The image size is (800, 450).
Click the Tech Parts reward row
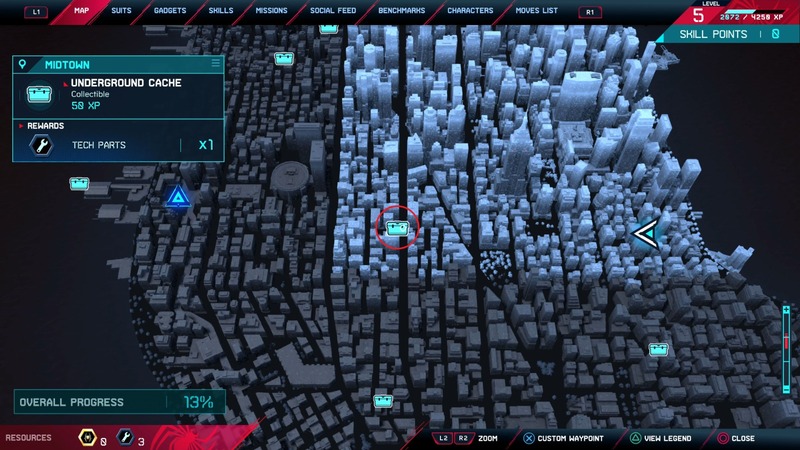[118, 145]
